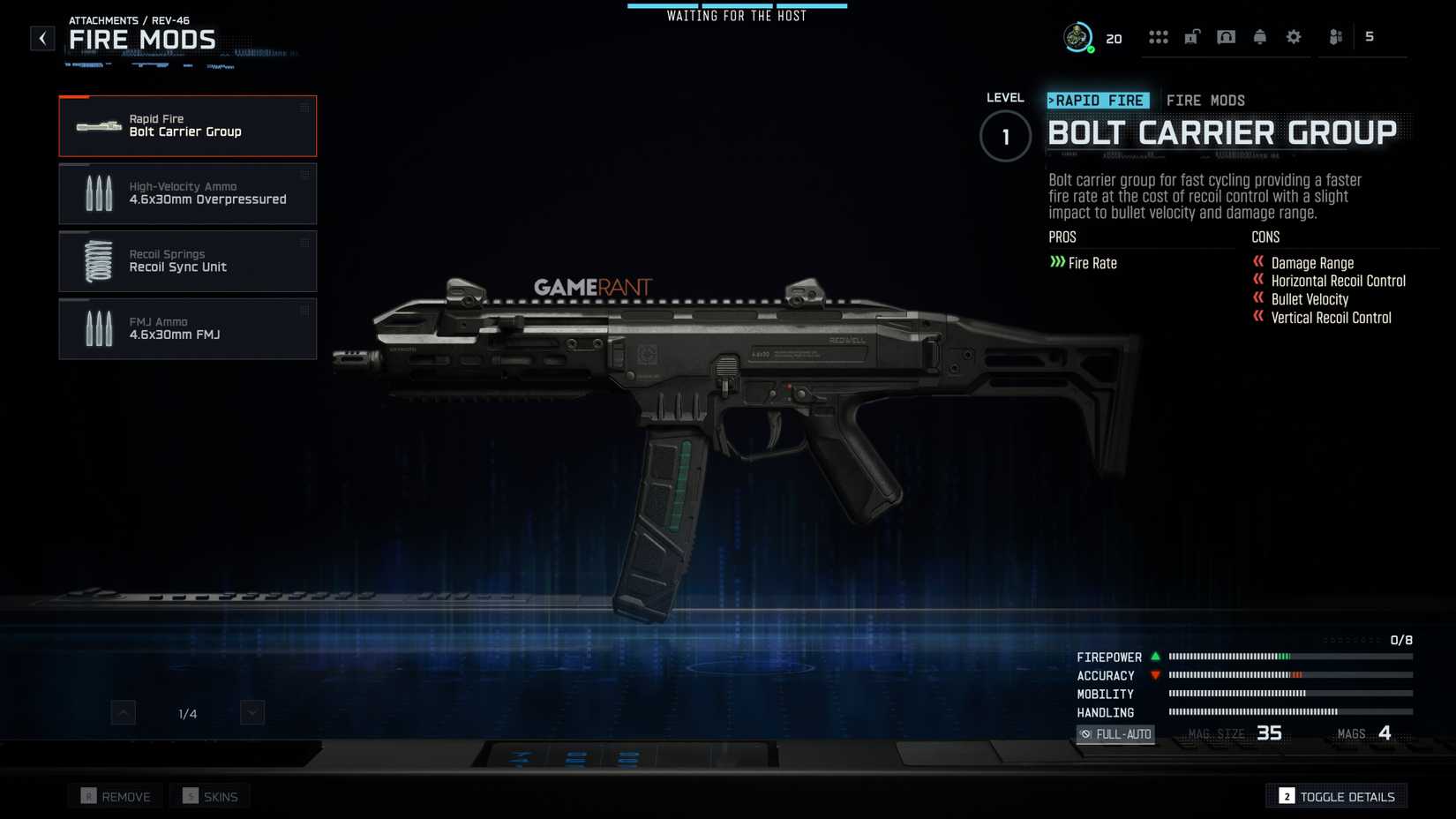
Task: Select the 4.6x30mm Overpressured ammo card
Action: point(188,192)
